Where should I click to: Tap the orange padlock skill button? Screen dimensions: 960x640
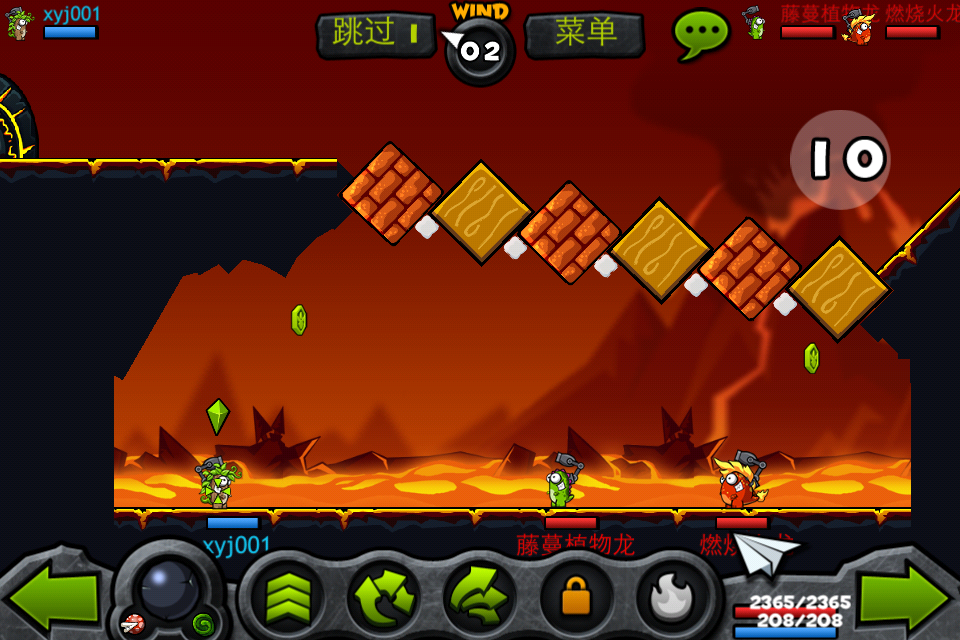[575, 599]
